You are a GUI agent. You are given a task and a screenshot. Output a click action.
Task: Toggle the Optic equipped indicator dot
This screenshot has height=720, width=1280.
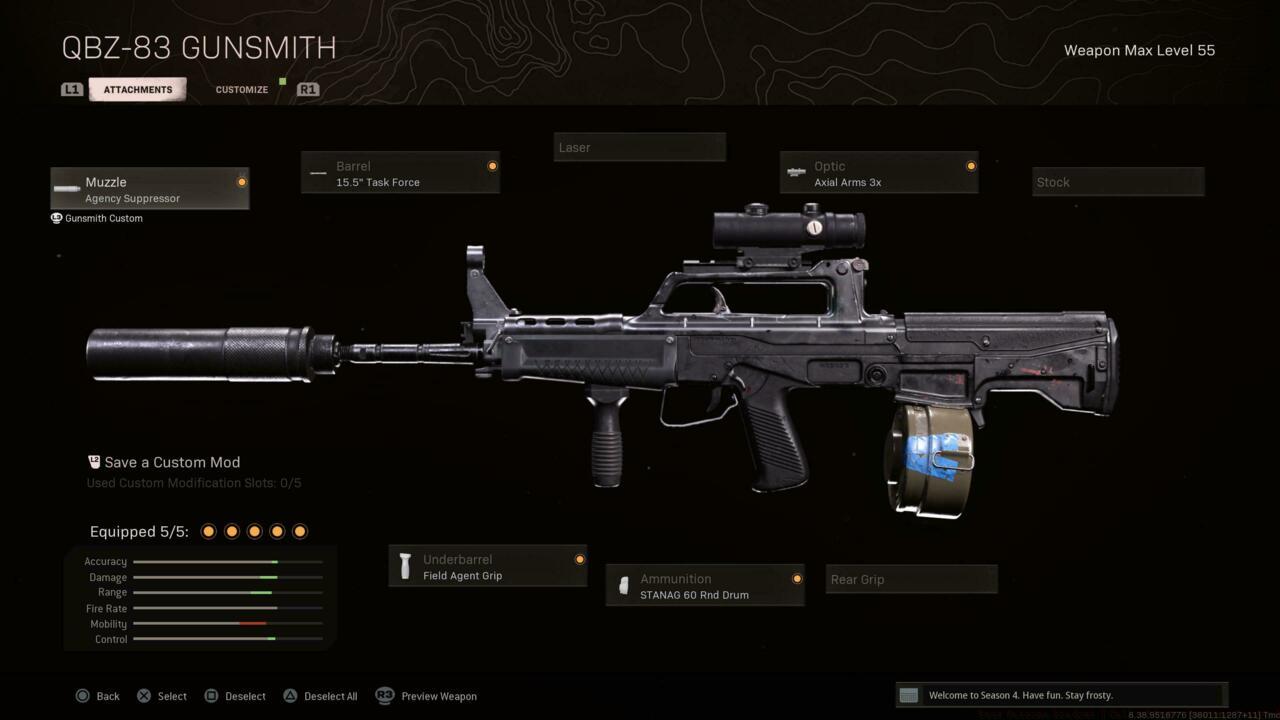pyautogui.click(x=970, y=167)
